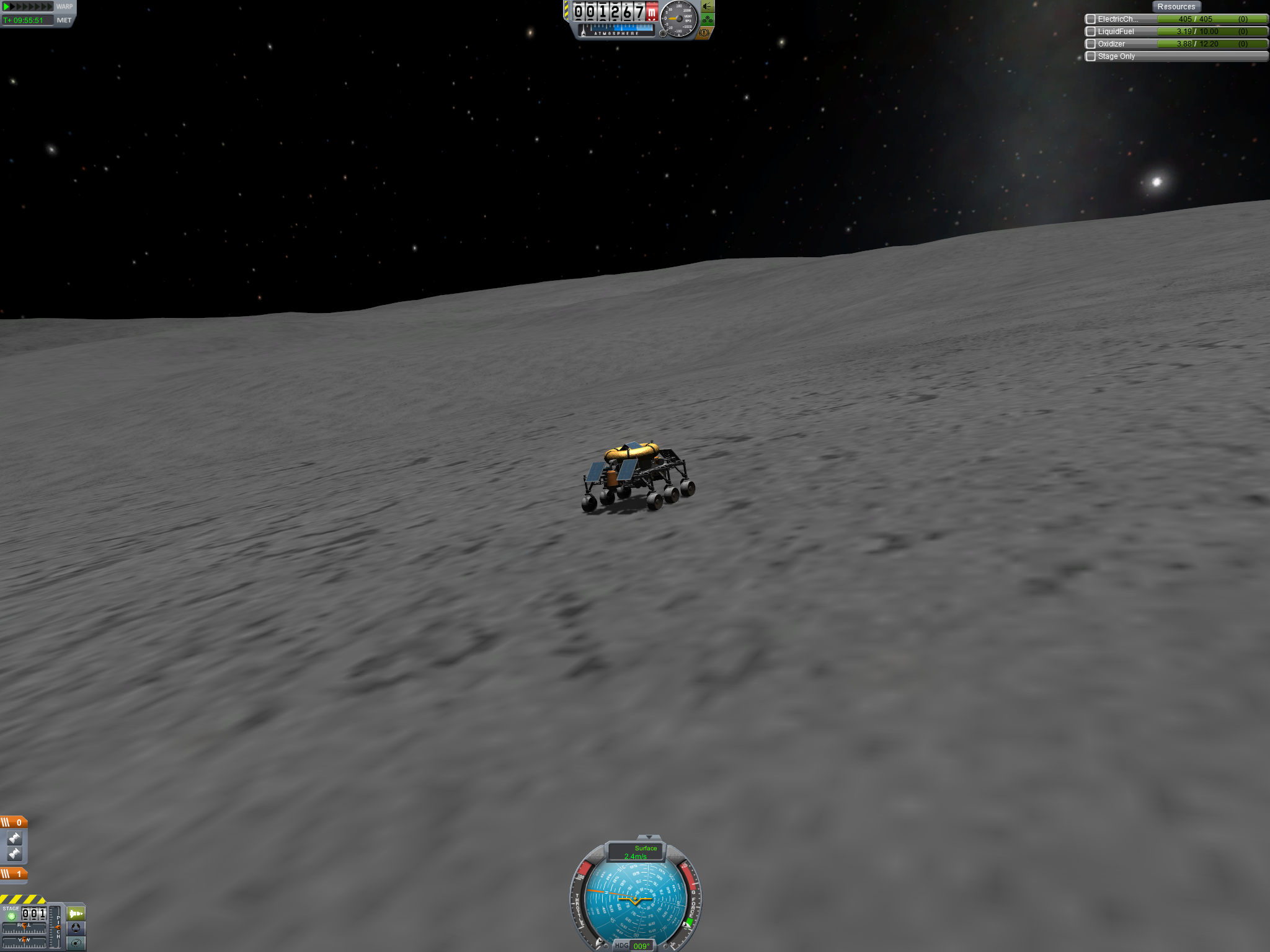Screen dimensions: 1270x952
Task: Toggle the ElectricCharge resource checkbox
Action: coord(1091,19)
